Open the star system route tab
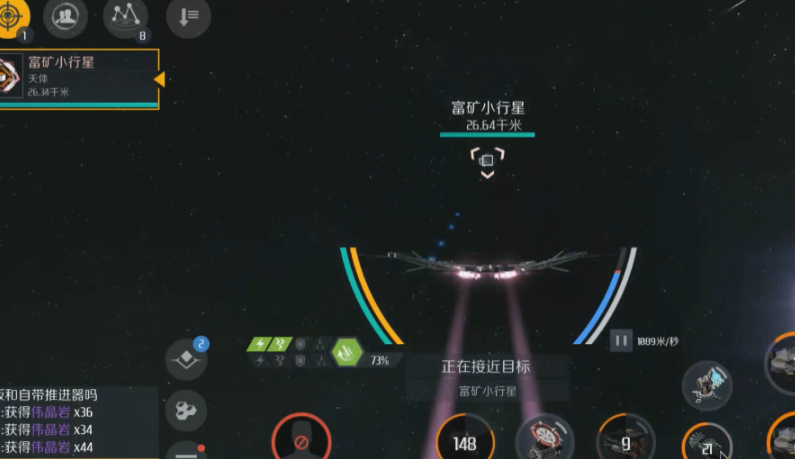 point(125,15)
